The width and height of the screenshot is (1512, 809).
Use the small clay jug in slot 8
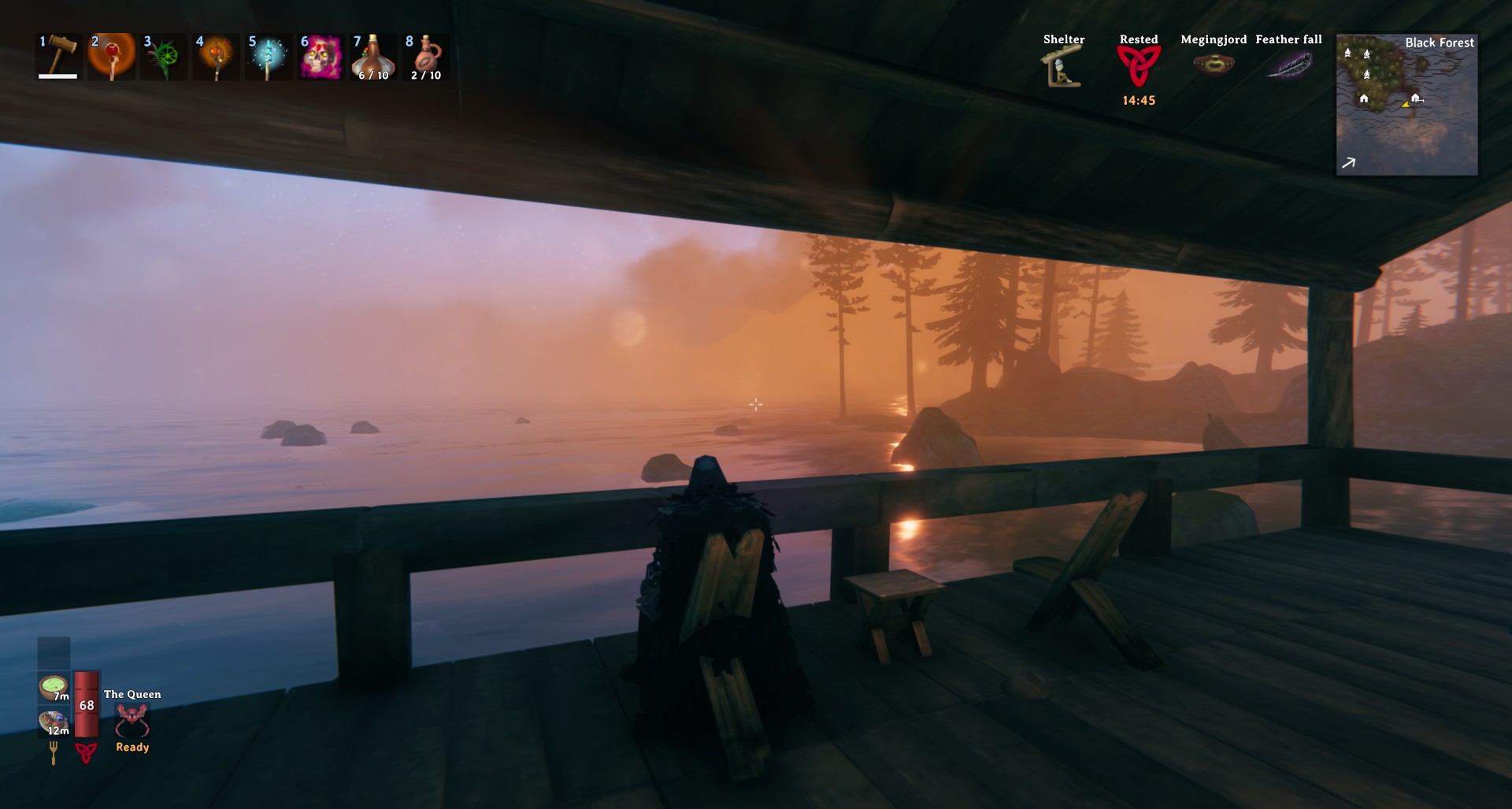[x=425, y=56]
